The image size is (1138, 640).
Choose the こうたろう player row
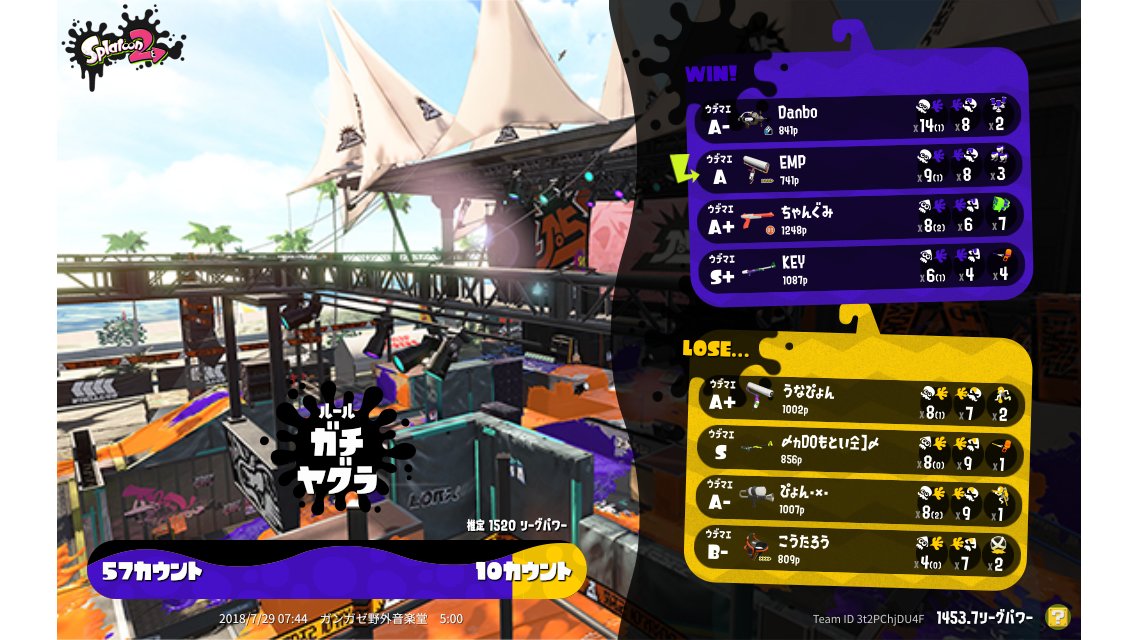click(860, 549)
